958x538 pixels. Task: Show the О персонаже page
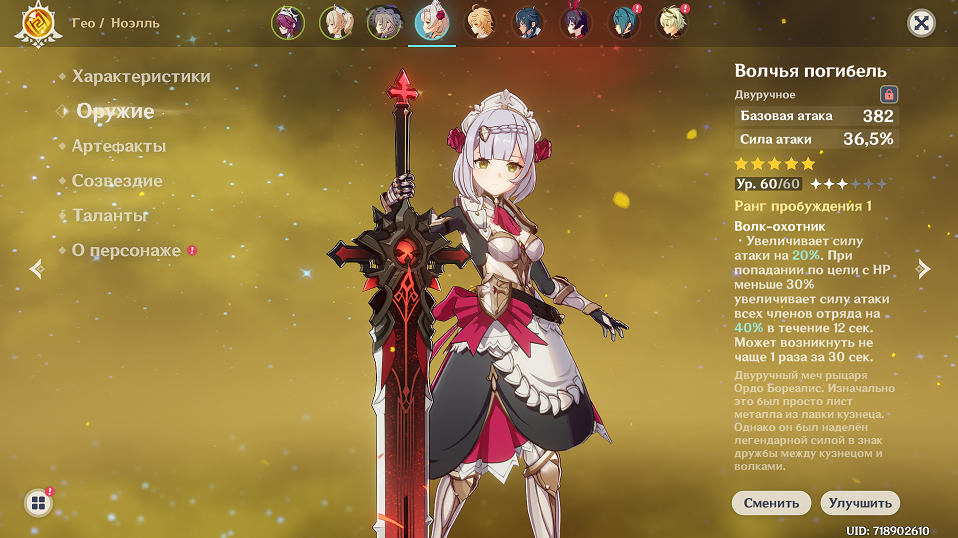126,250
